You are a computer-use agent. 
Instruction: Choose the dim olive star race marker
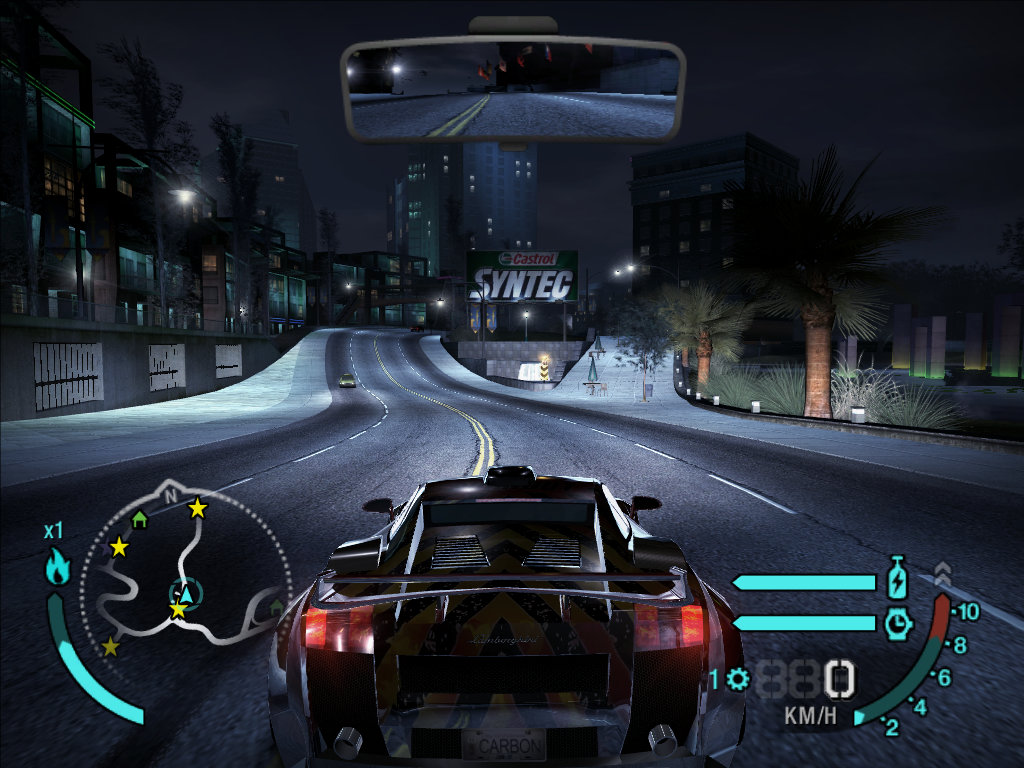(x=110, y=647)
